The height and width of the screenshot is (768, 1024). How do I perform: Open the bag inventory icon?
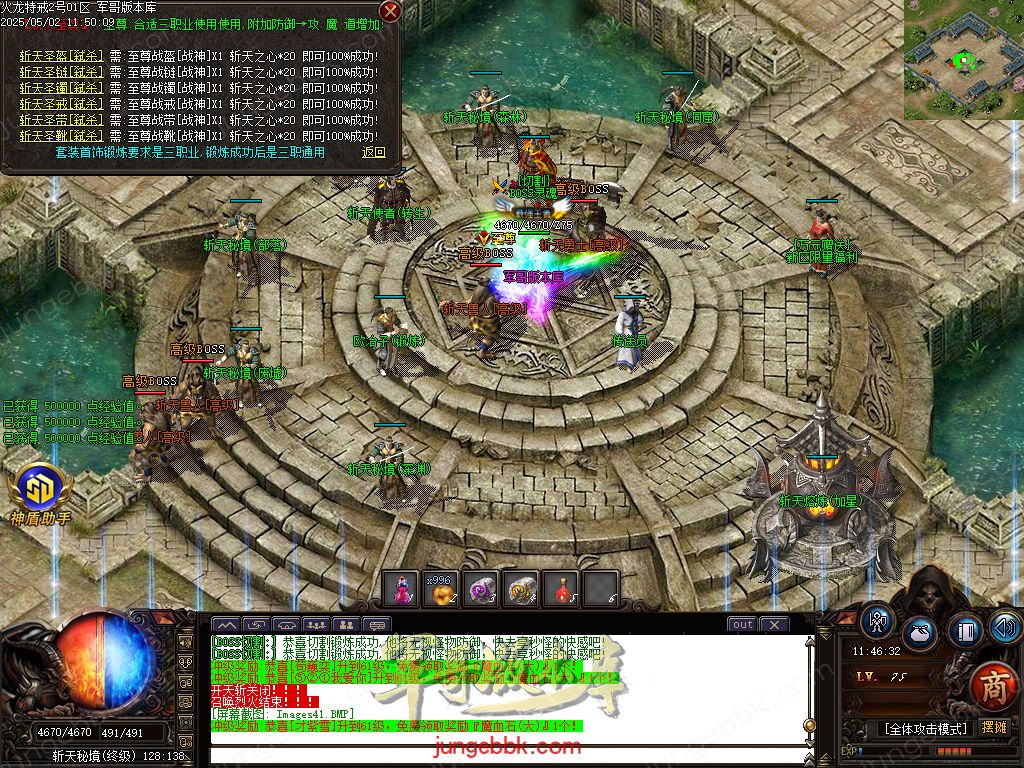(920, 632)
